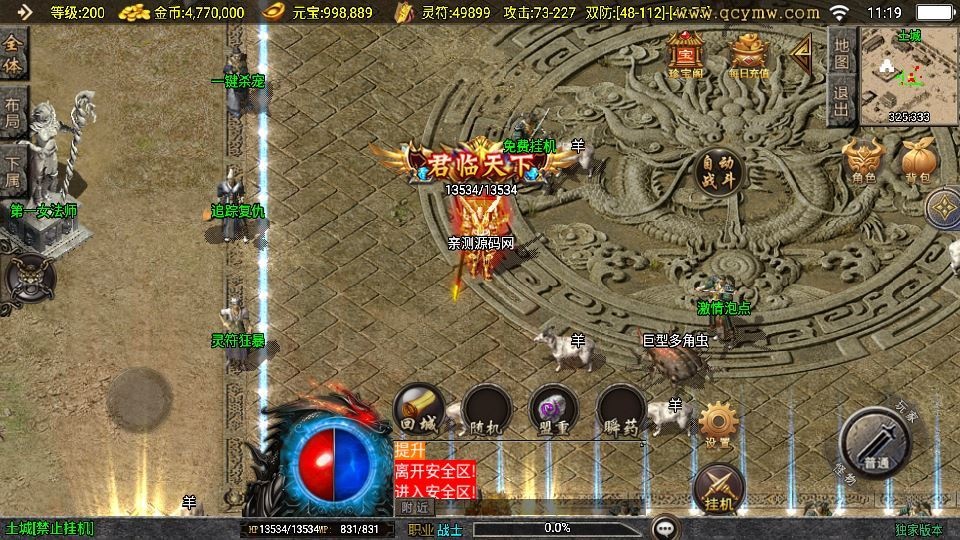The image size is (960, 540).
Task: Use the 盟重 teleport scroll
Action: (x=553, y=409)
